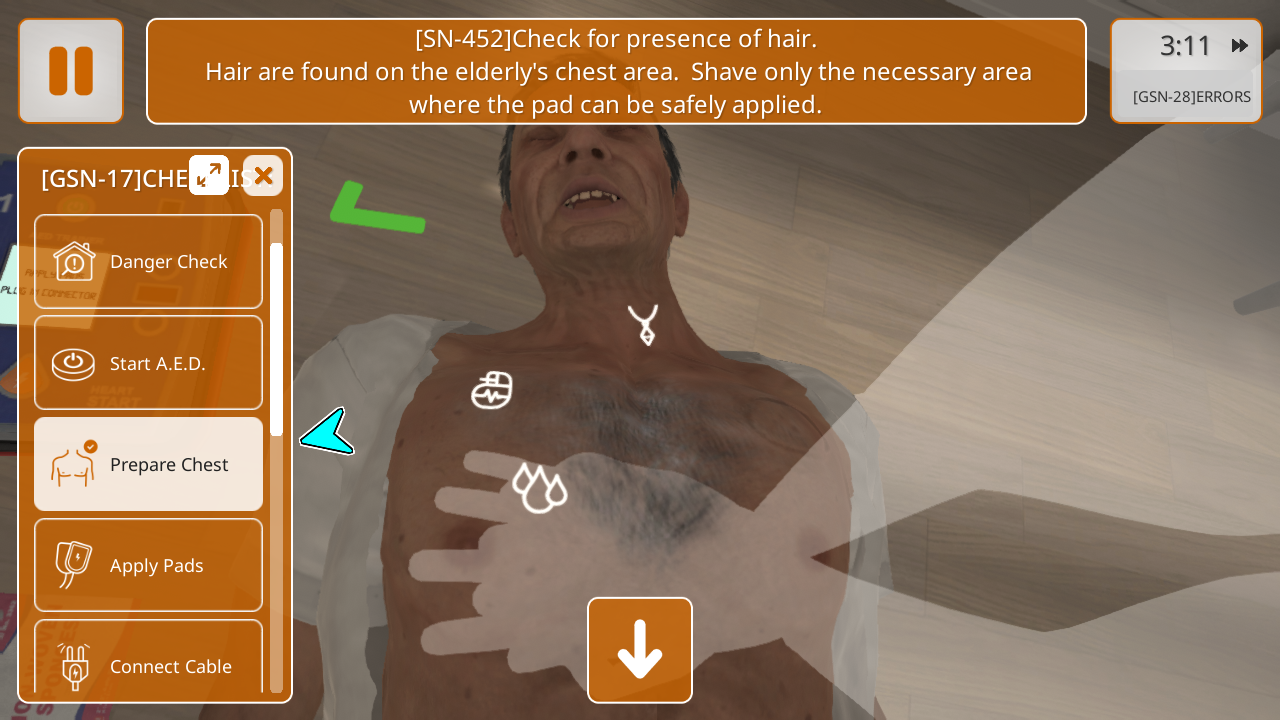This screenshot has width=1280, height=720.
Task: Click the down arrow button
Action: pos(640,650)
